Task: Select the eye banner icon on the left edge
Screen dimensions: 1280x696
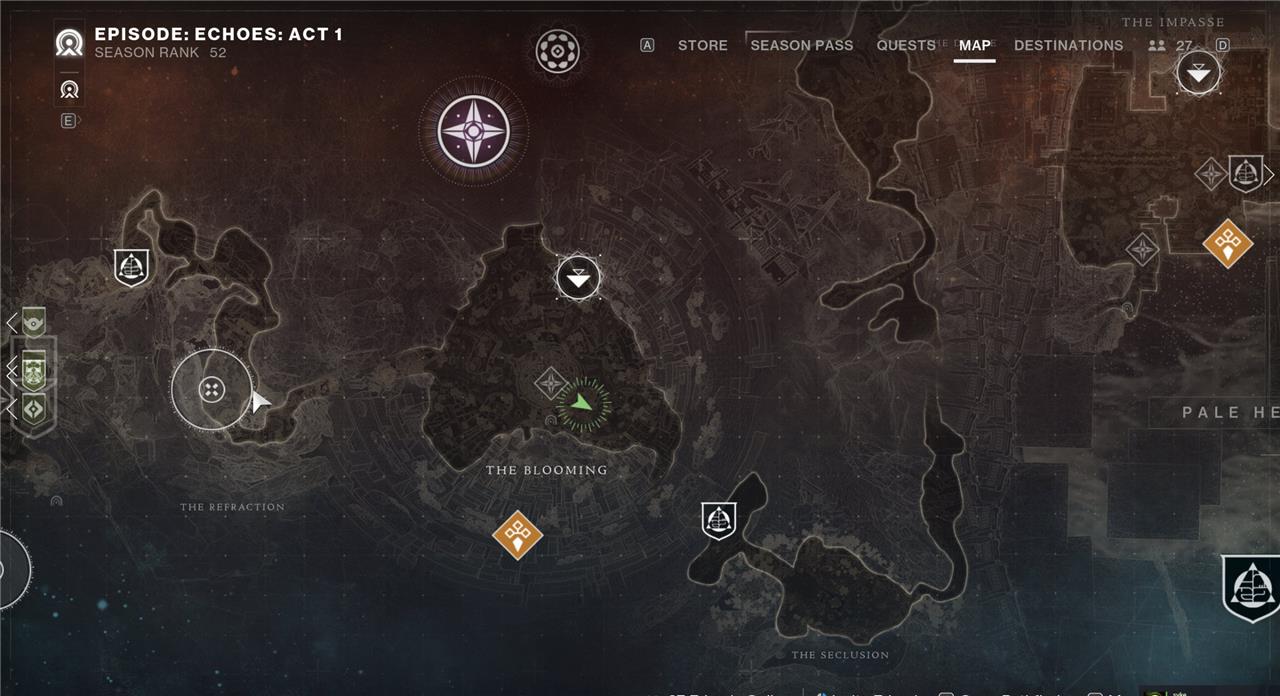Action: click(x=34, y=323)
